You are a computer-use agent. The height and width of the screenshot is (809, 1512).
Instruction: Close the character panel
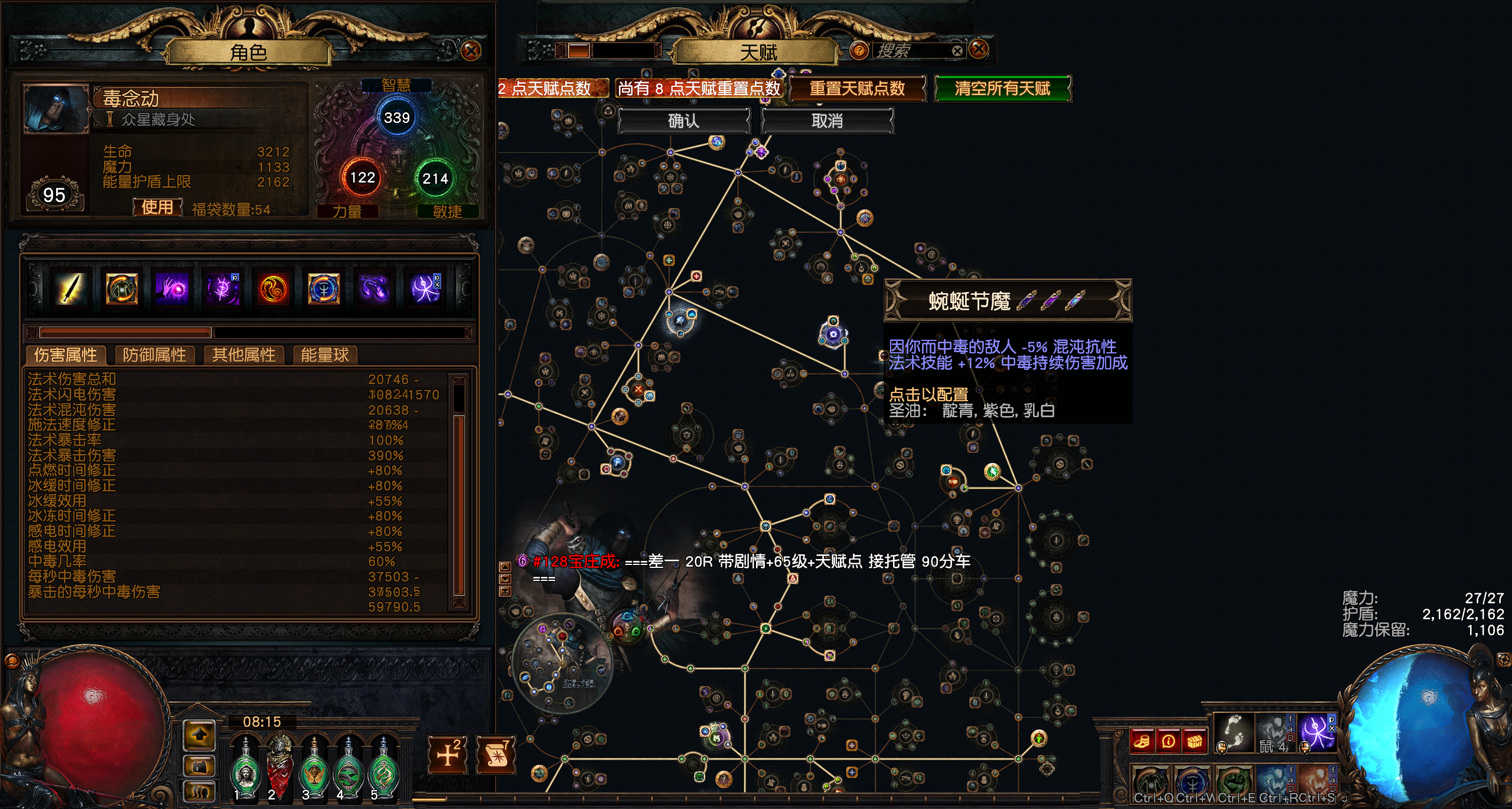pos(471,51)
